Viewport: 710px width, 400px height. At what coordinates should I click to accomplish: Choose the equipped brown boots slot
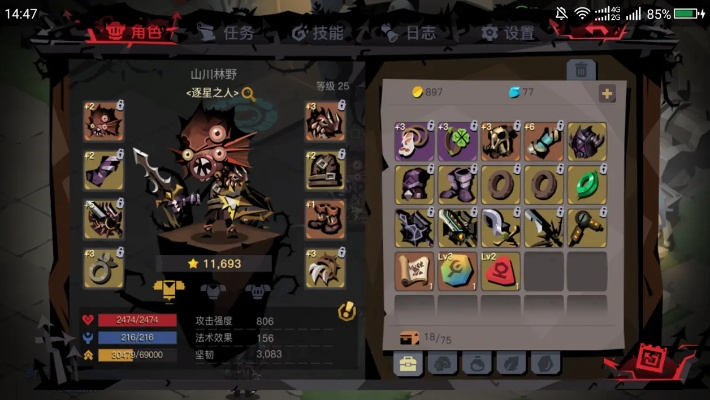[325, 219]
